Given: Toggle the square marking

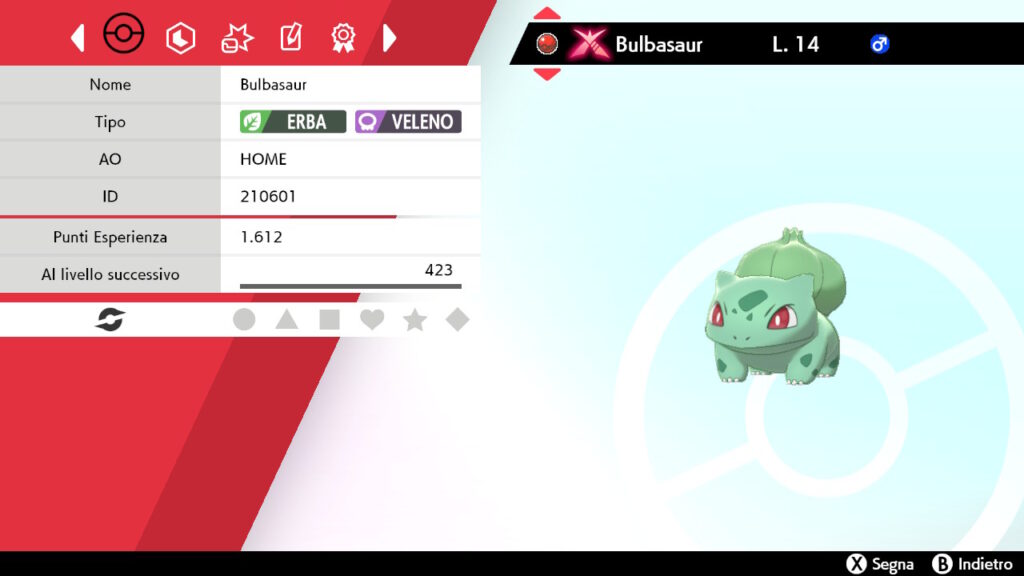Looking at the screenshot, I should pyautogui.click(x=329, y=320).
